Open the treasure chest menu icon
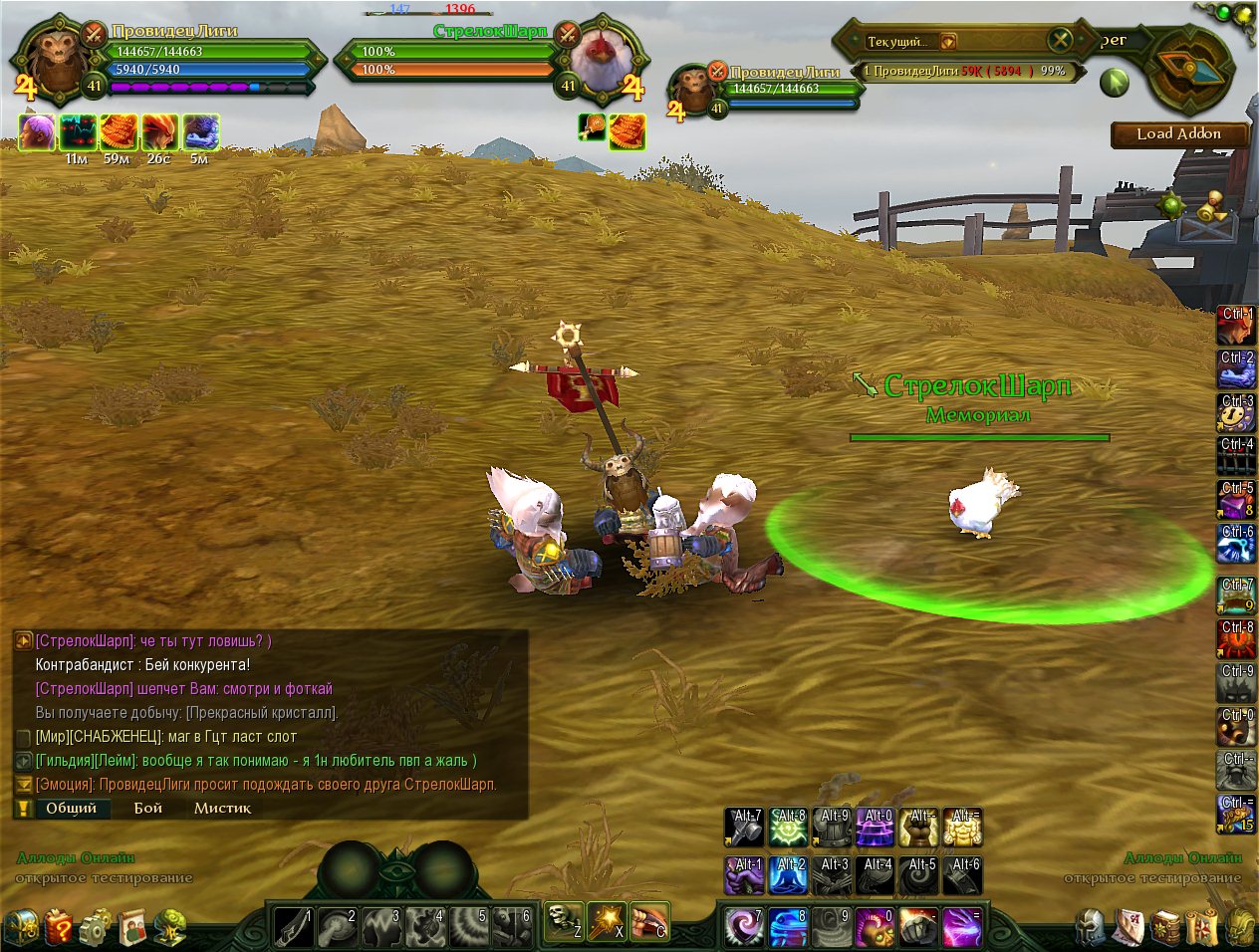The width and height of the screenshot is (1259, 952). coord(20,927)
